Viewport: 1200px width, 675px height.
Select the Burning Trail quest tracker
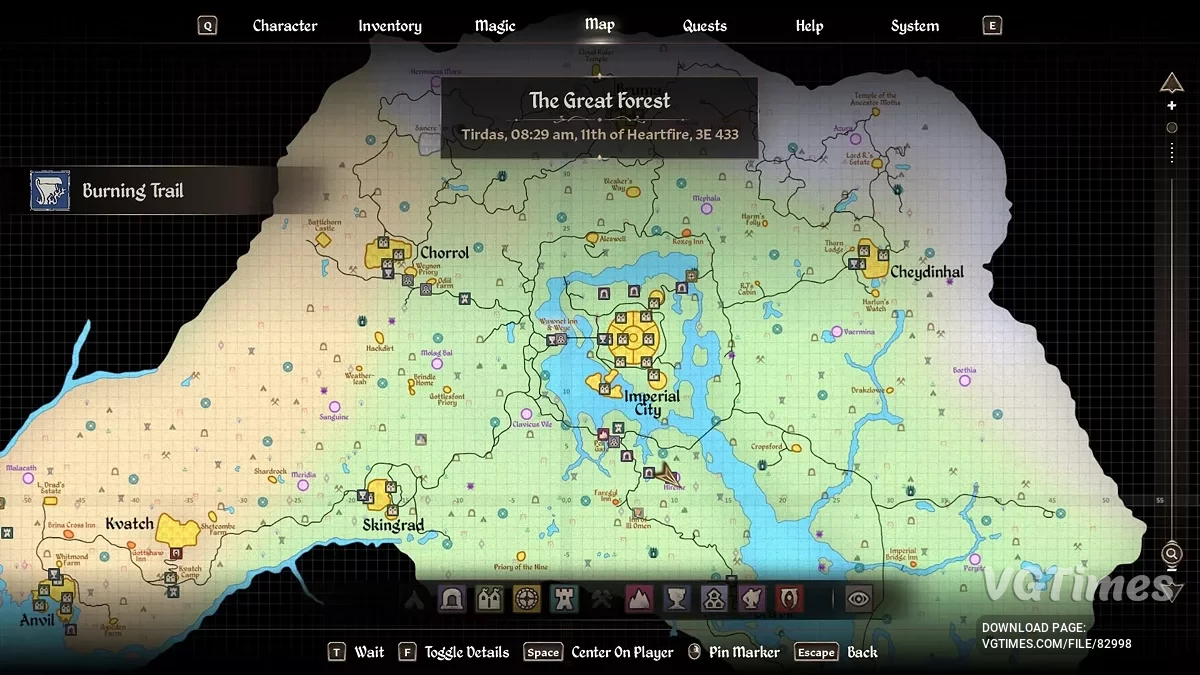(132, 191)
